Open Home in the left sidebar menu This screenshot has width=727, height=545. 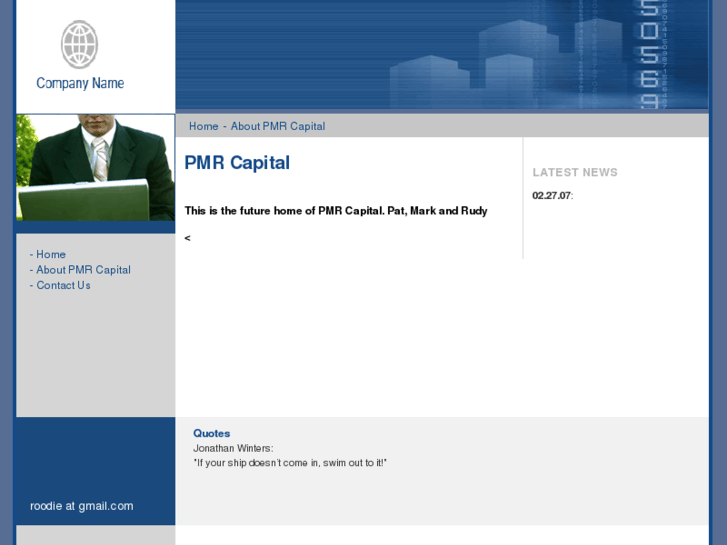coord(51,254)
